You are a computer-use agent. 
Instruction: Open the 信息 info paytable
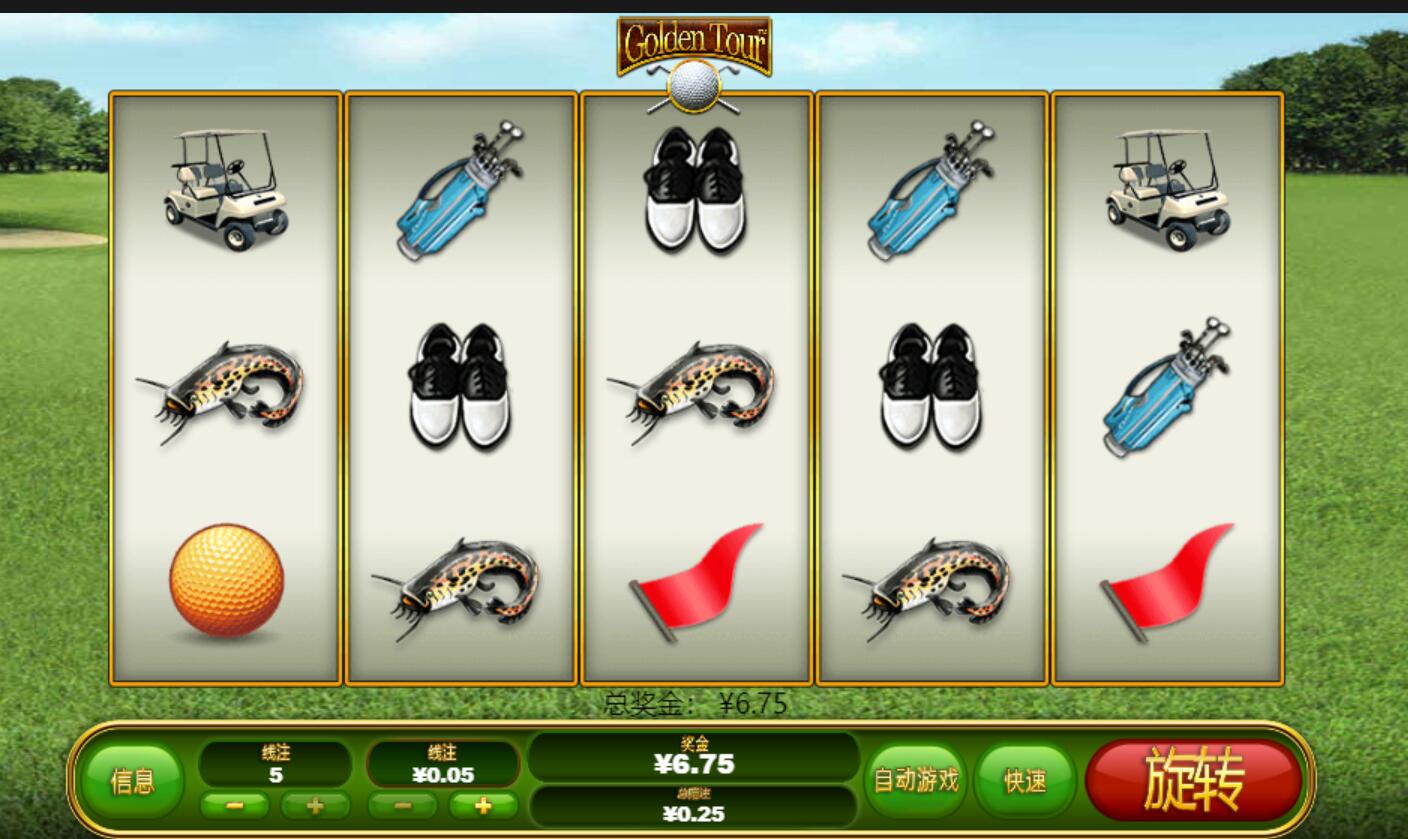(x=133, y=781)
